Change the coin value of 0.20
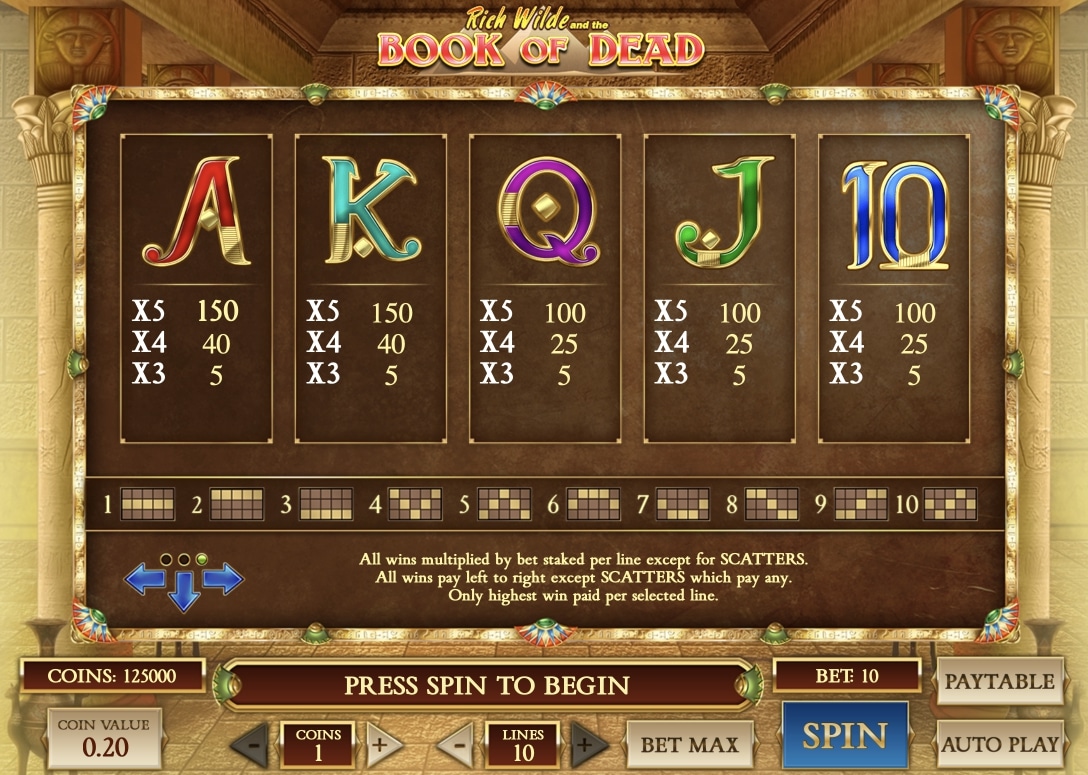1088x775 pixels. tap(104, 738)
